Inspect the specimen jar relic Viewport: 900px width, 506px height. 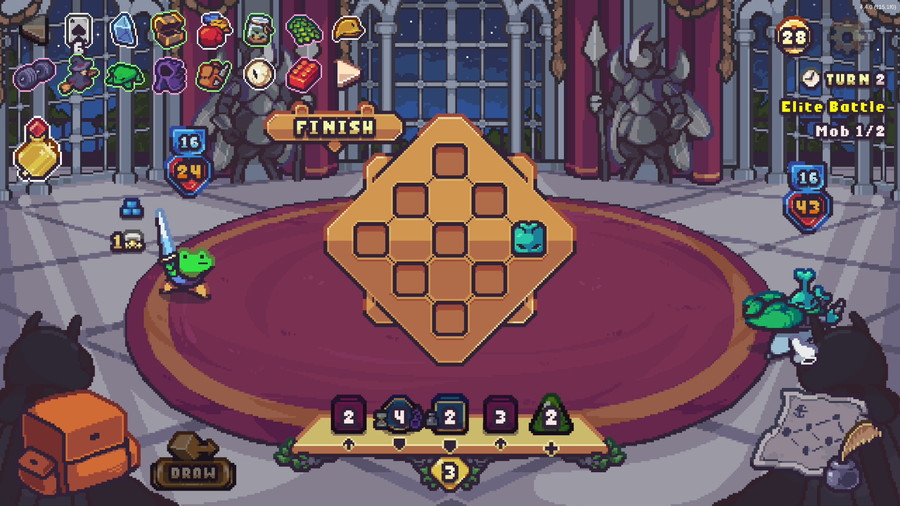(x=259, y=30)
